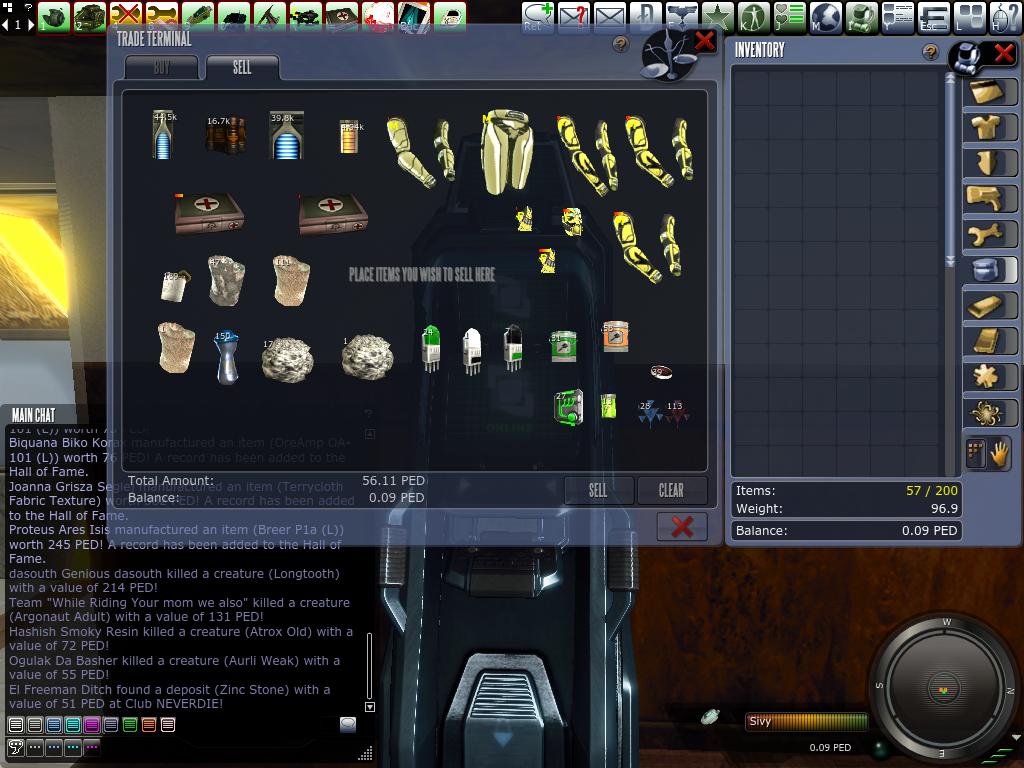Show the clothing inventory category
The height and width of the screenshot is (768, 1024).
pos(988,127)
